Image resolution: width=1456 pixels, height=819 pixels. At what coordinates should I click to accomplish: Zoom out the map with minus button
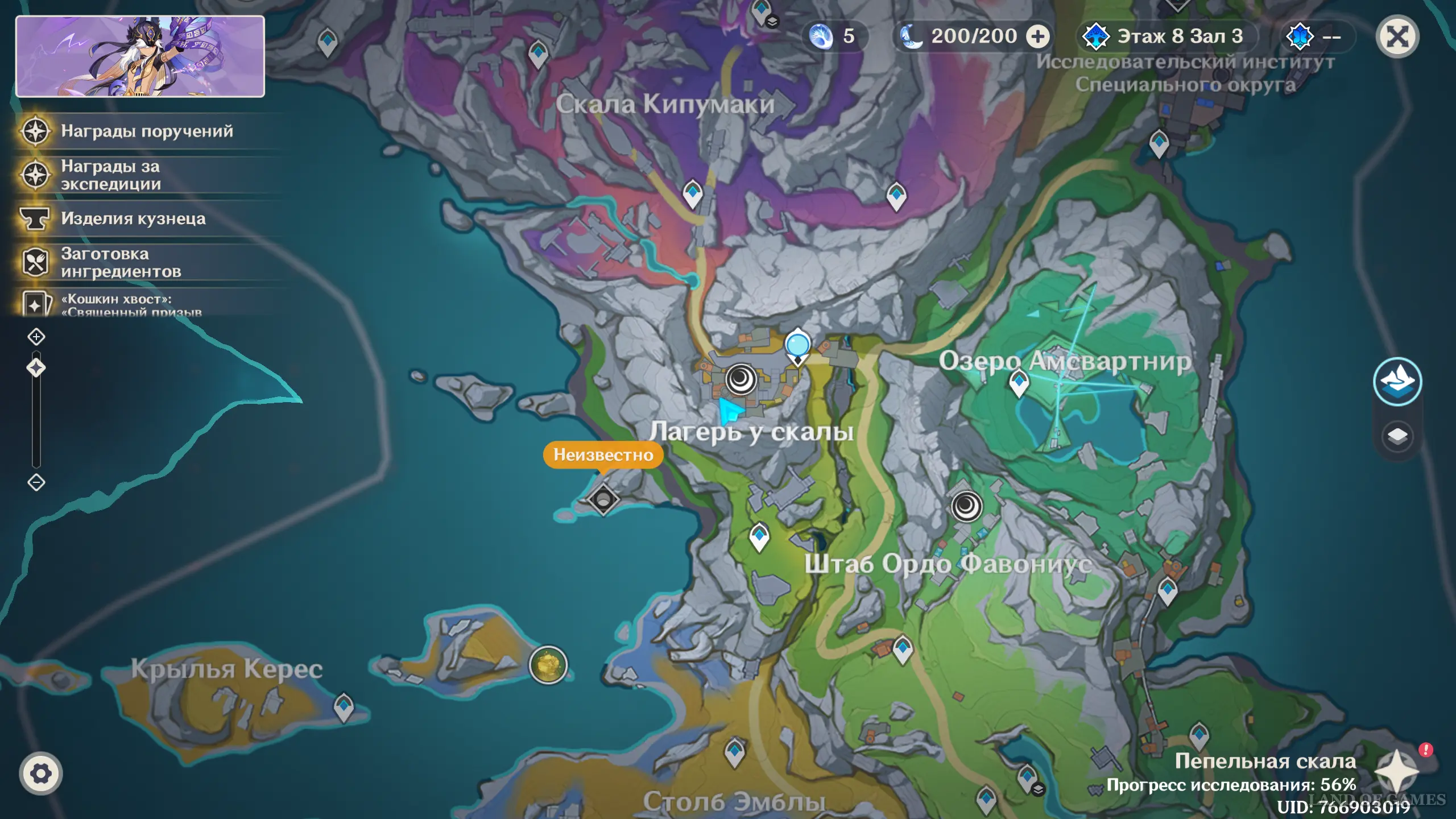pos(36,483)
